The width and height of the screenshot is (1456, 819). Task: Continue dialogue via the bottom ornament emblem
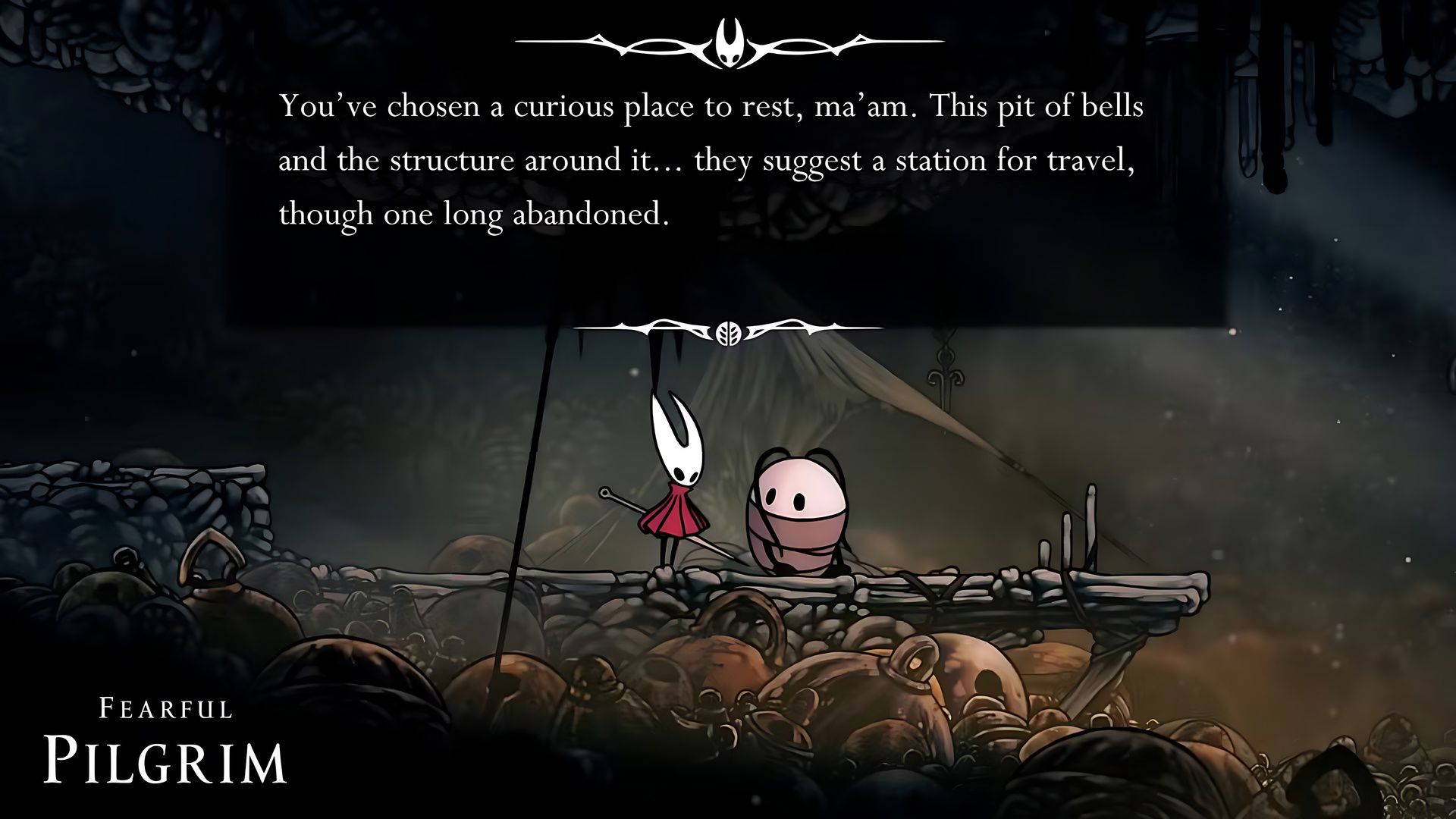[728, 331]
